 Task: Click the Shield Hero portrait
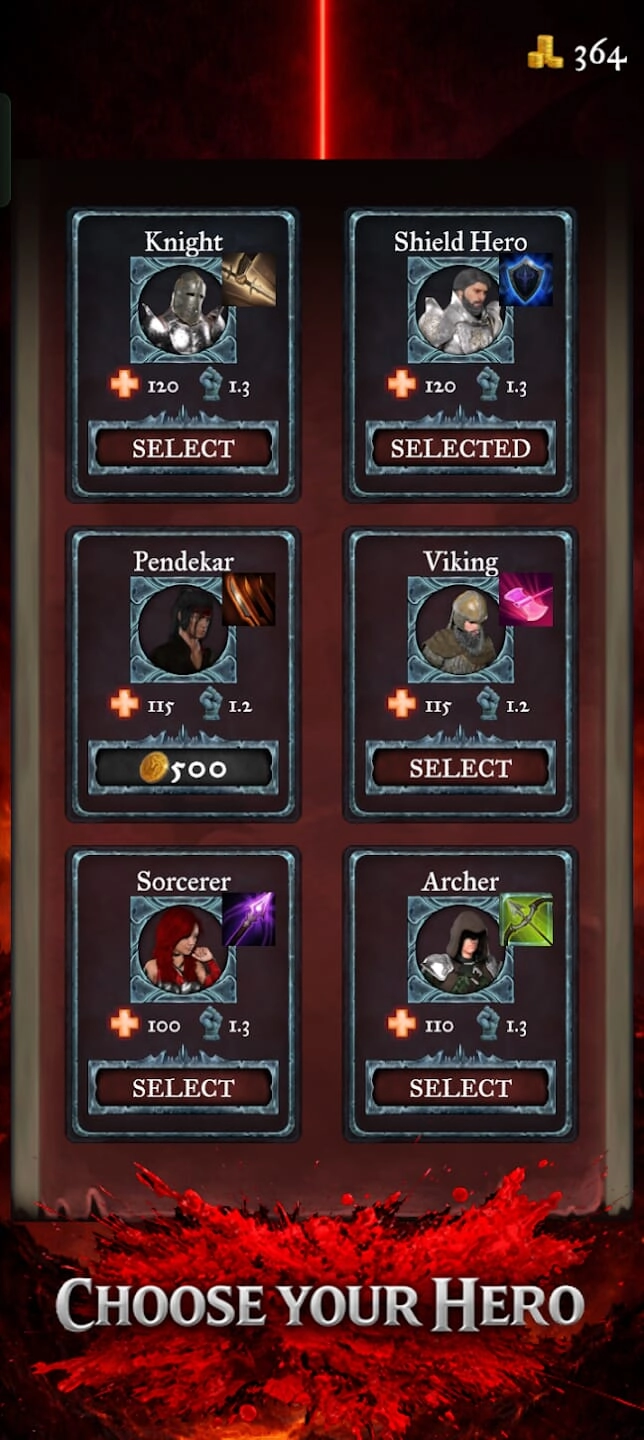[459, 309]
